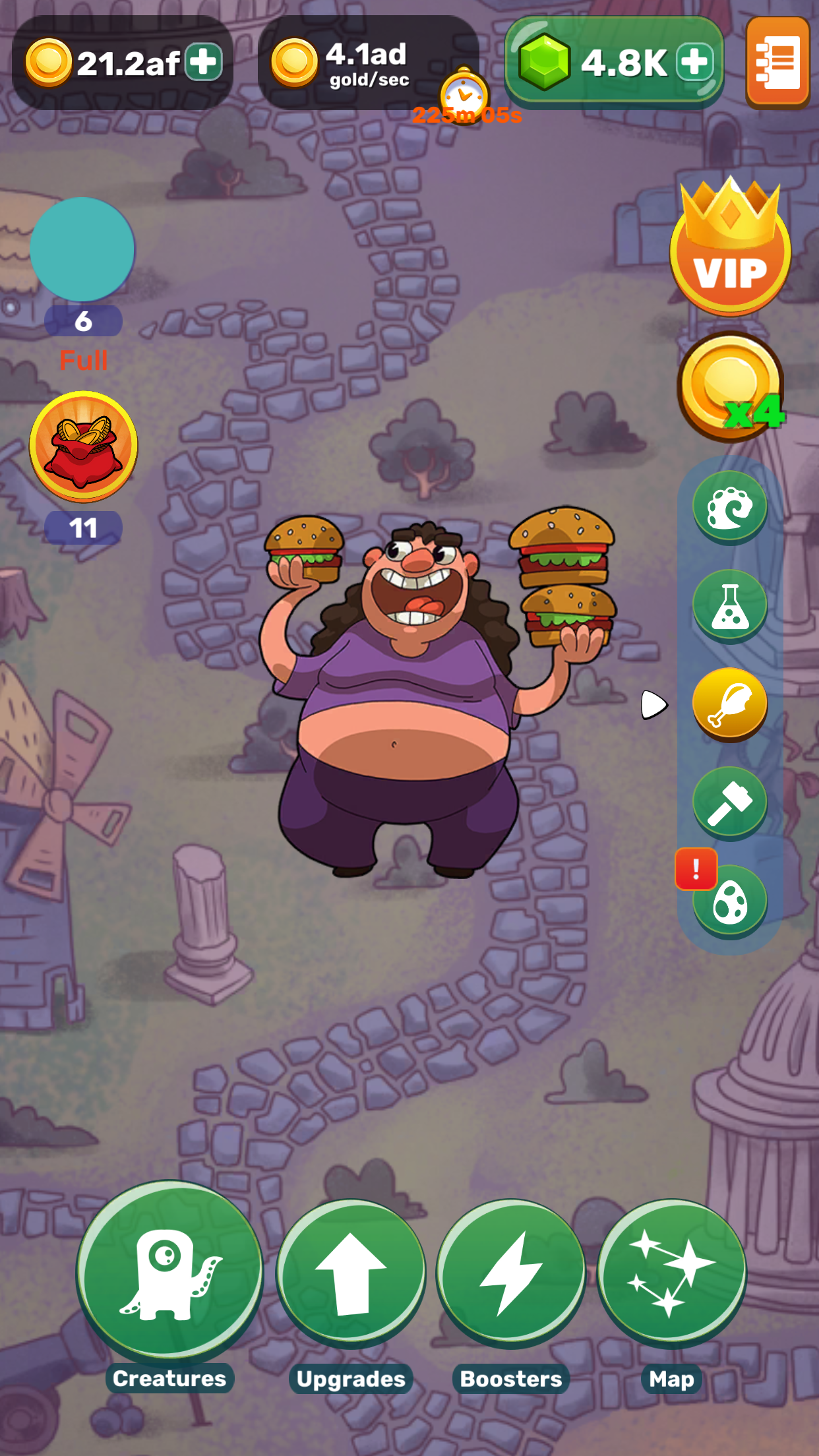This screenshot has width=819, height=1456.
Task: Open the spotted egg button
Action: [x=729, y=901]
